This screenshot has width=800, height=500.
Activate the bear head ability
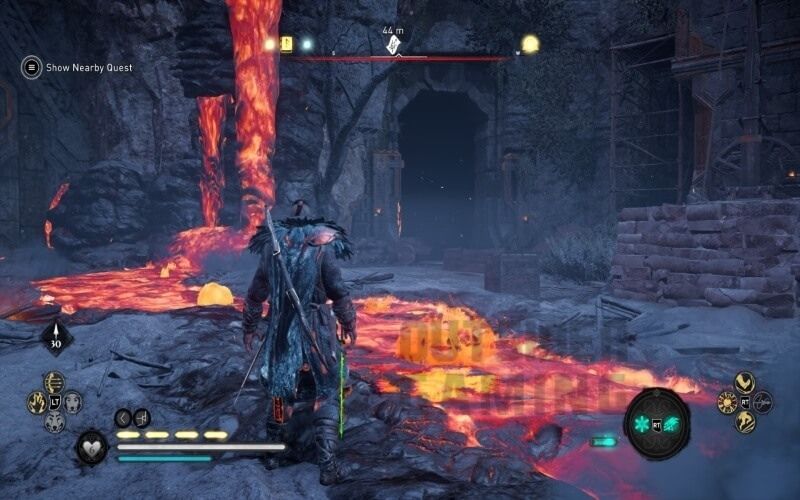[73, 402]
